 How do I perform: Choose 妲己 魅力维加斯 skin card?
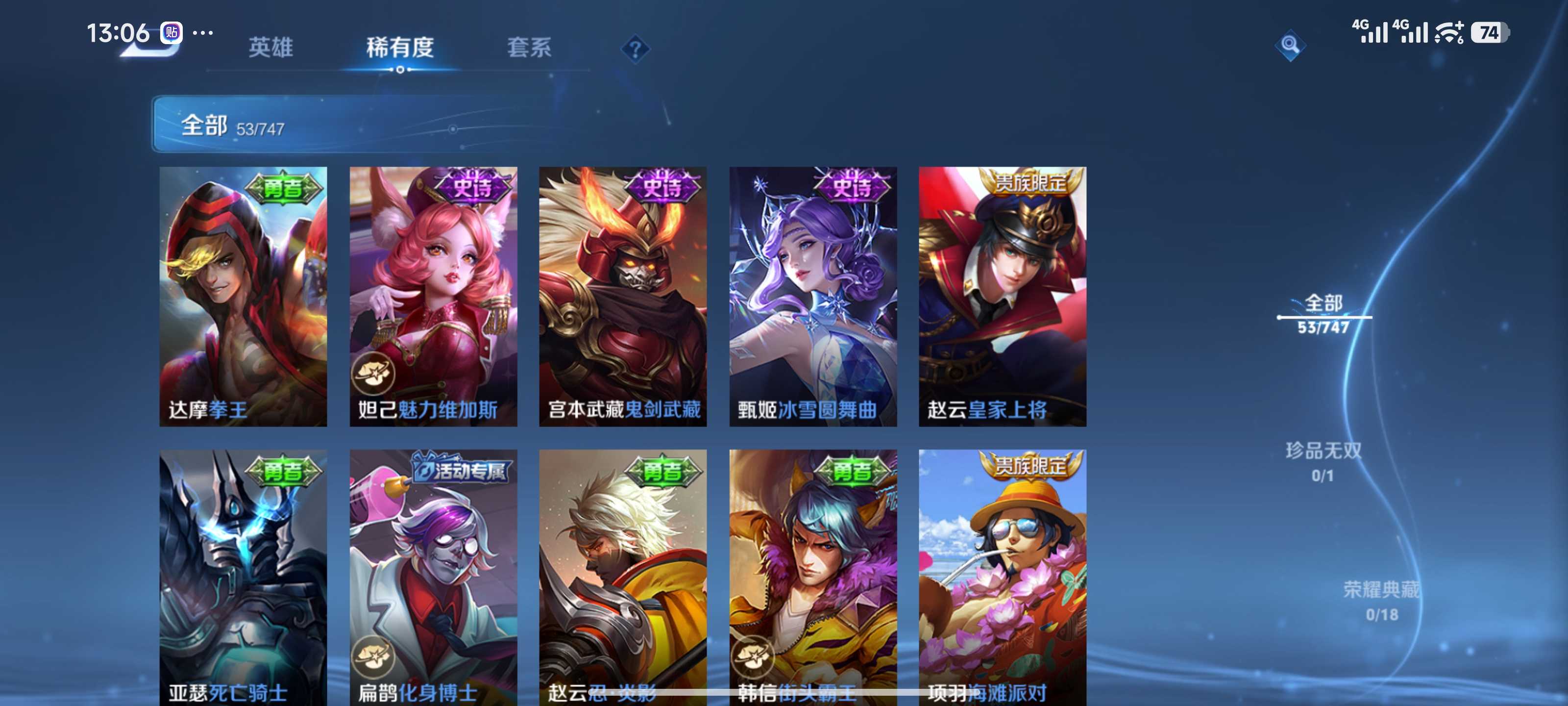[433, 296]
